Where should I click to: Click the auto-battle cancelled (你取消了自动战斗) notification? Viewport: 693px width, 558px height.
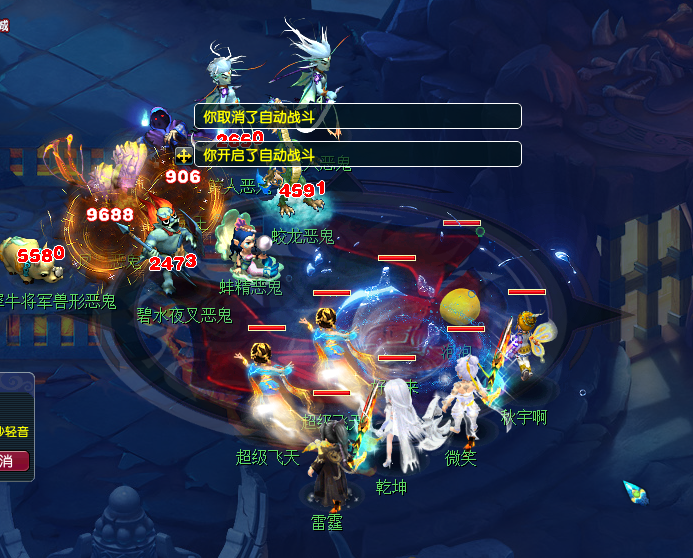[x=357, y=116]
